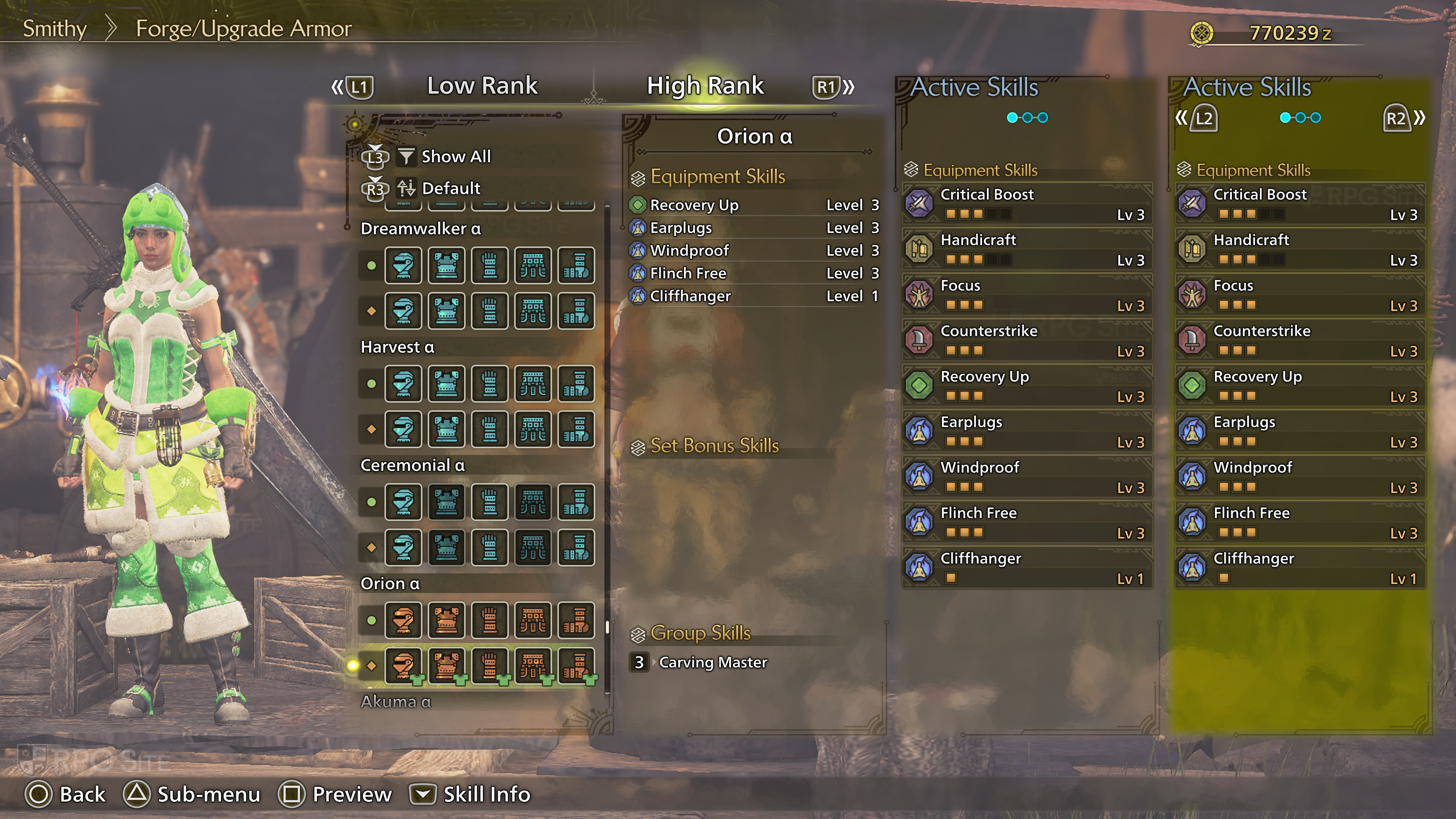
Task: Click the armor set list scrollbar
Action: 607,627
